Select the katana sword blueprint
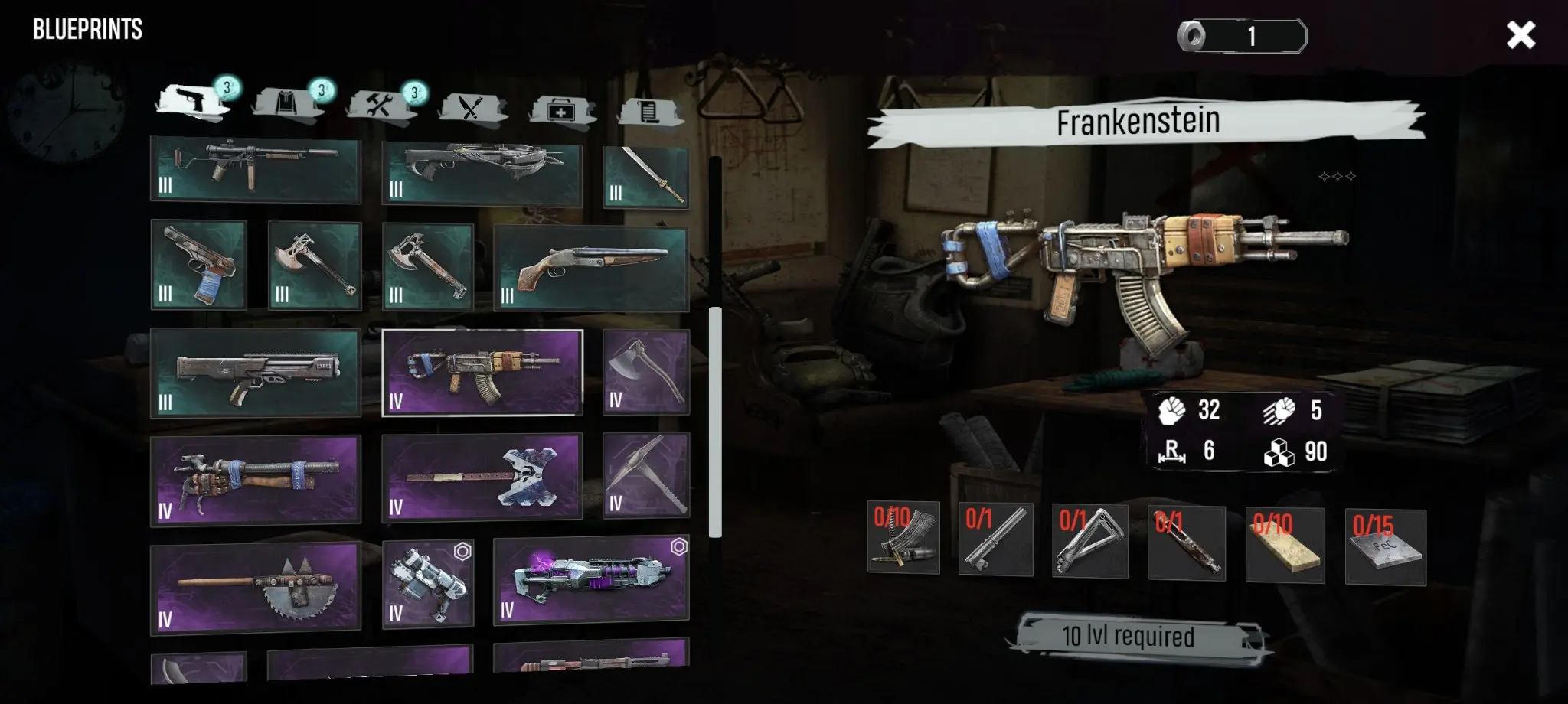Screen dimensions: 1568x704 point(645,177)
